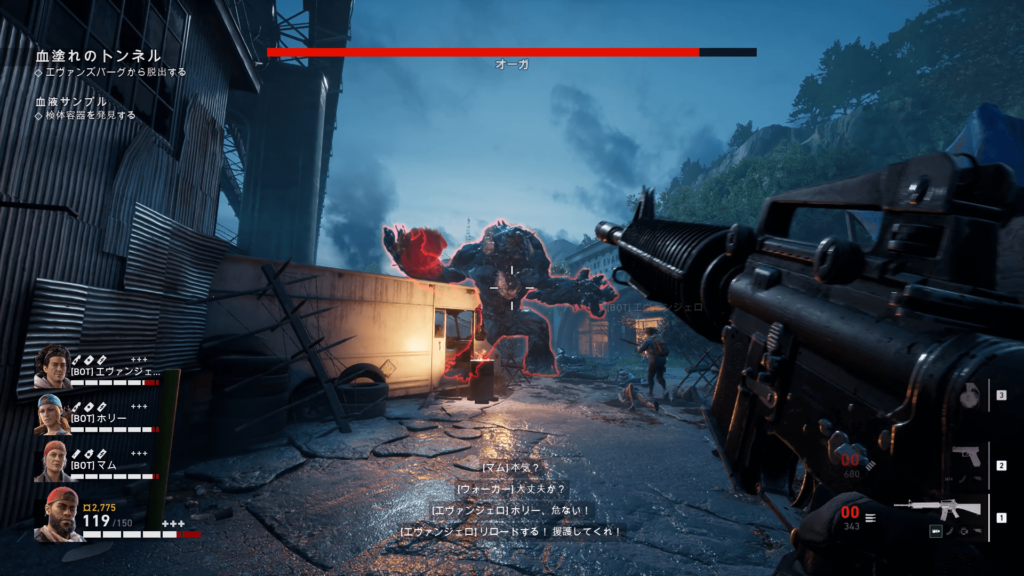Click Evangelo's teammate portrait
Screen dimensions: 1024x576
click(52, 367)
